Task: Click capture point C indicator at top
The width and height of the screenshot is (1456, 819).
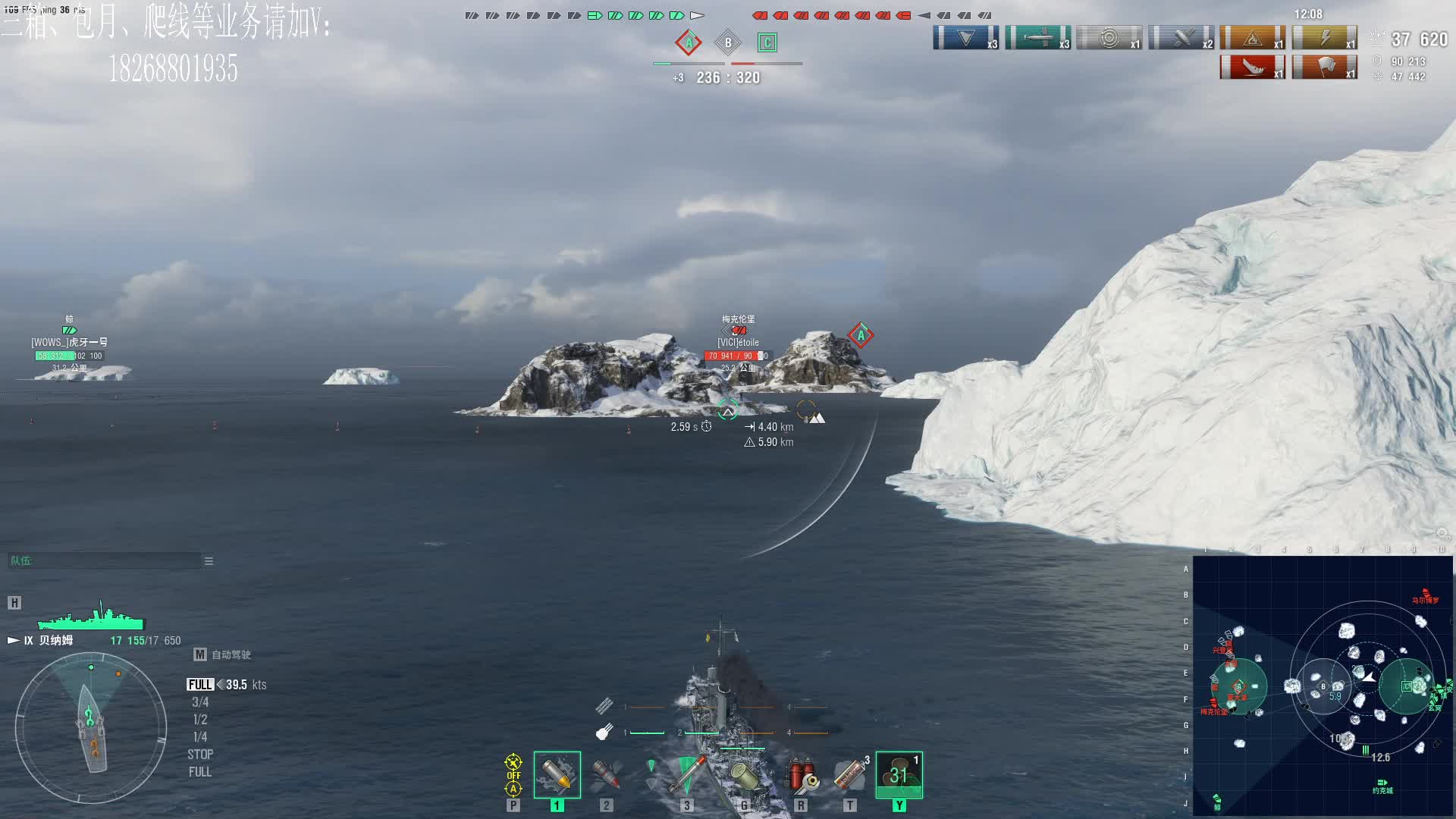Action: (767, 42)
